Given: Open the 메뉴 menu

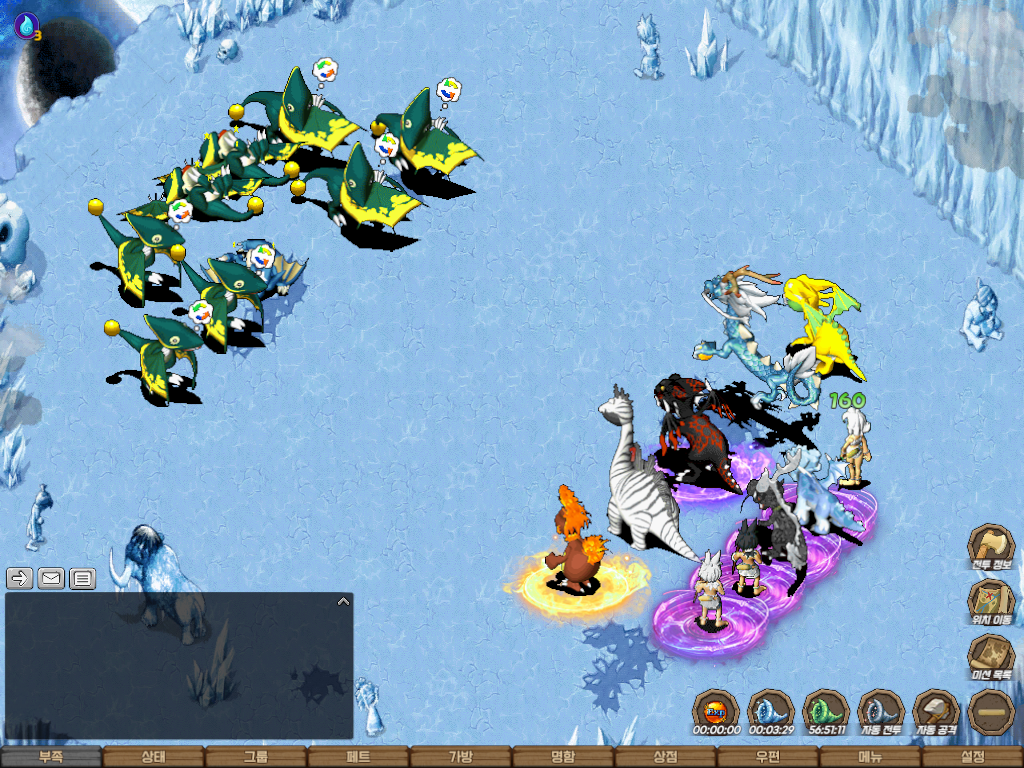Looking at the screenshot, I should point(870,757).
